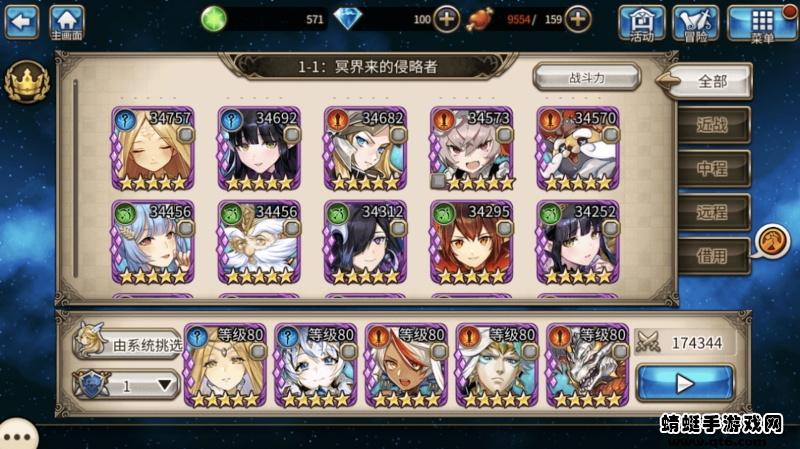Return to the 主画面 home screen
Image resolution: width=800 pixels, height=449 pixels.
point(66,22)
